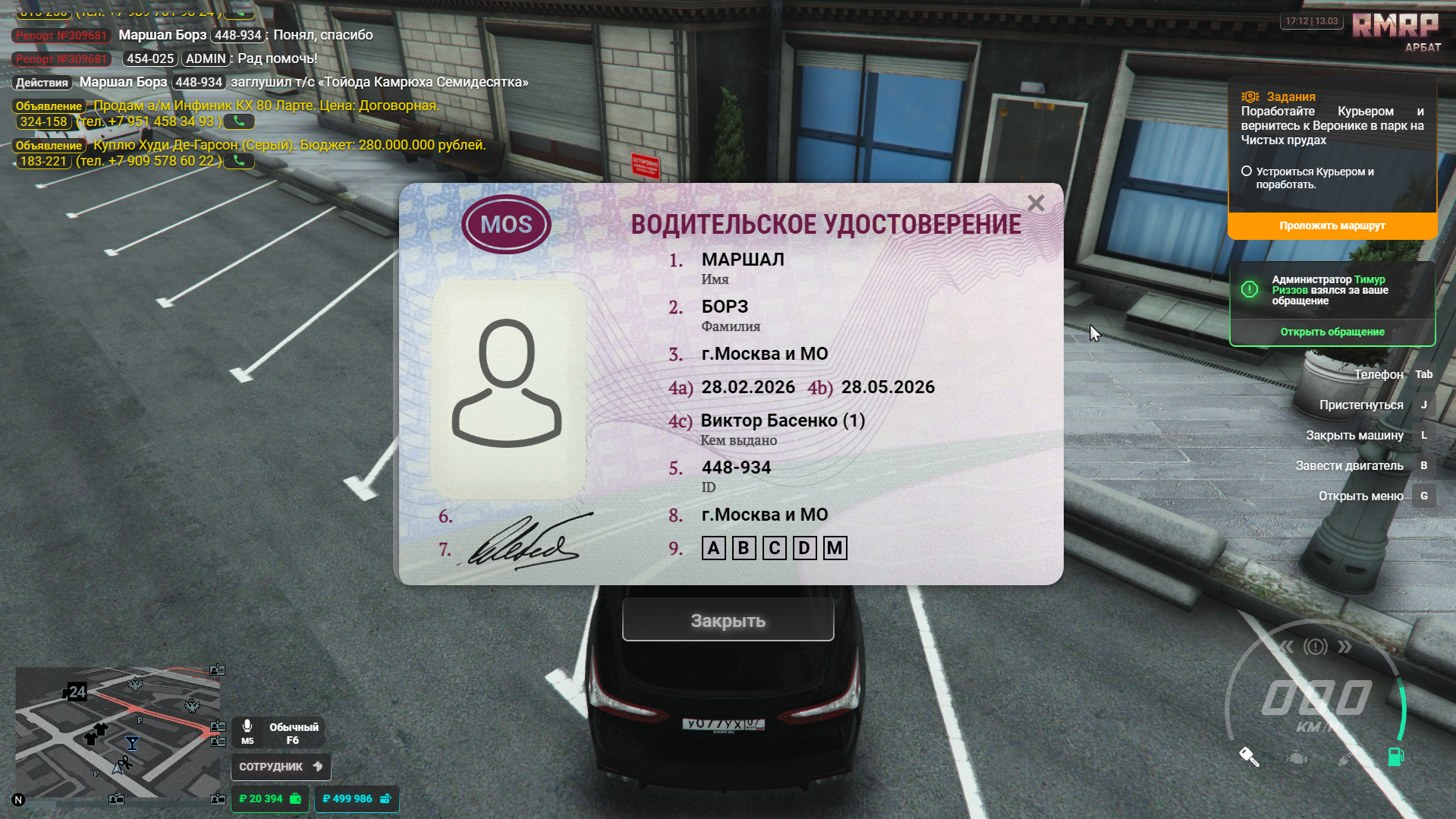Close the driver's license with the X
1456x819 pixels.
1036,203
